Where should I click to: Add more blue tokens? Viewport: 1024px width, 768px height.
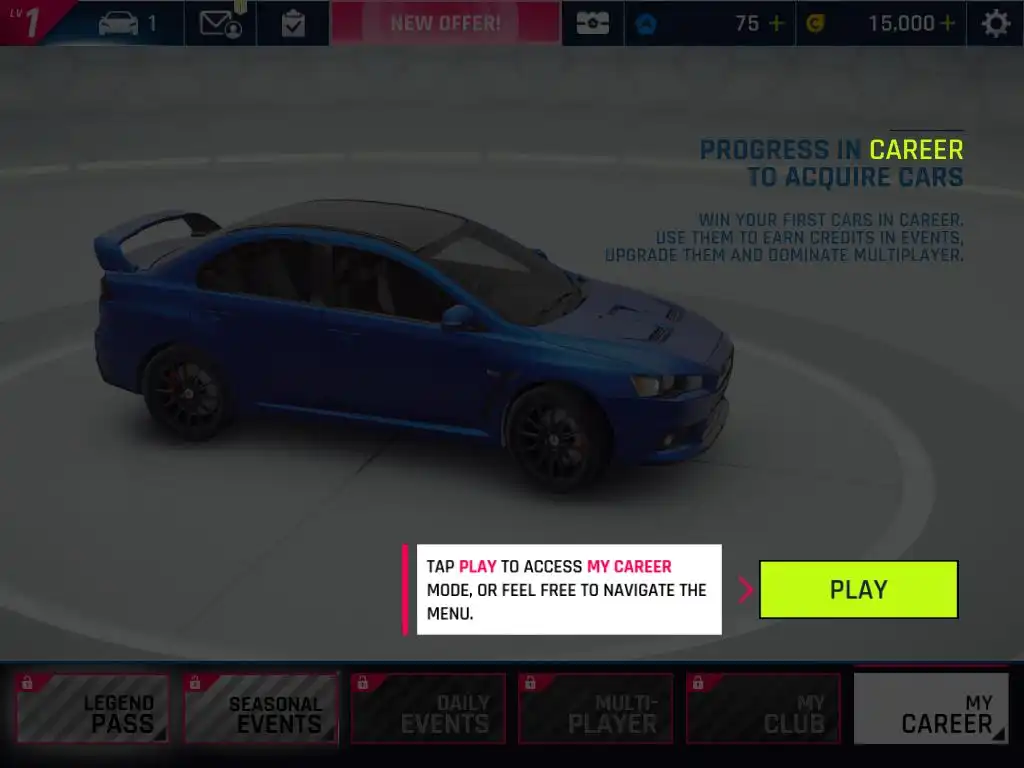(x=776, y=23)
